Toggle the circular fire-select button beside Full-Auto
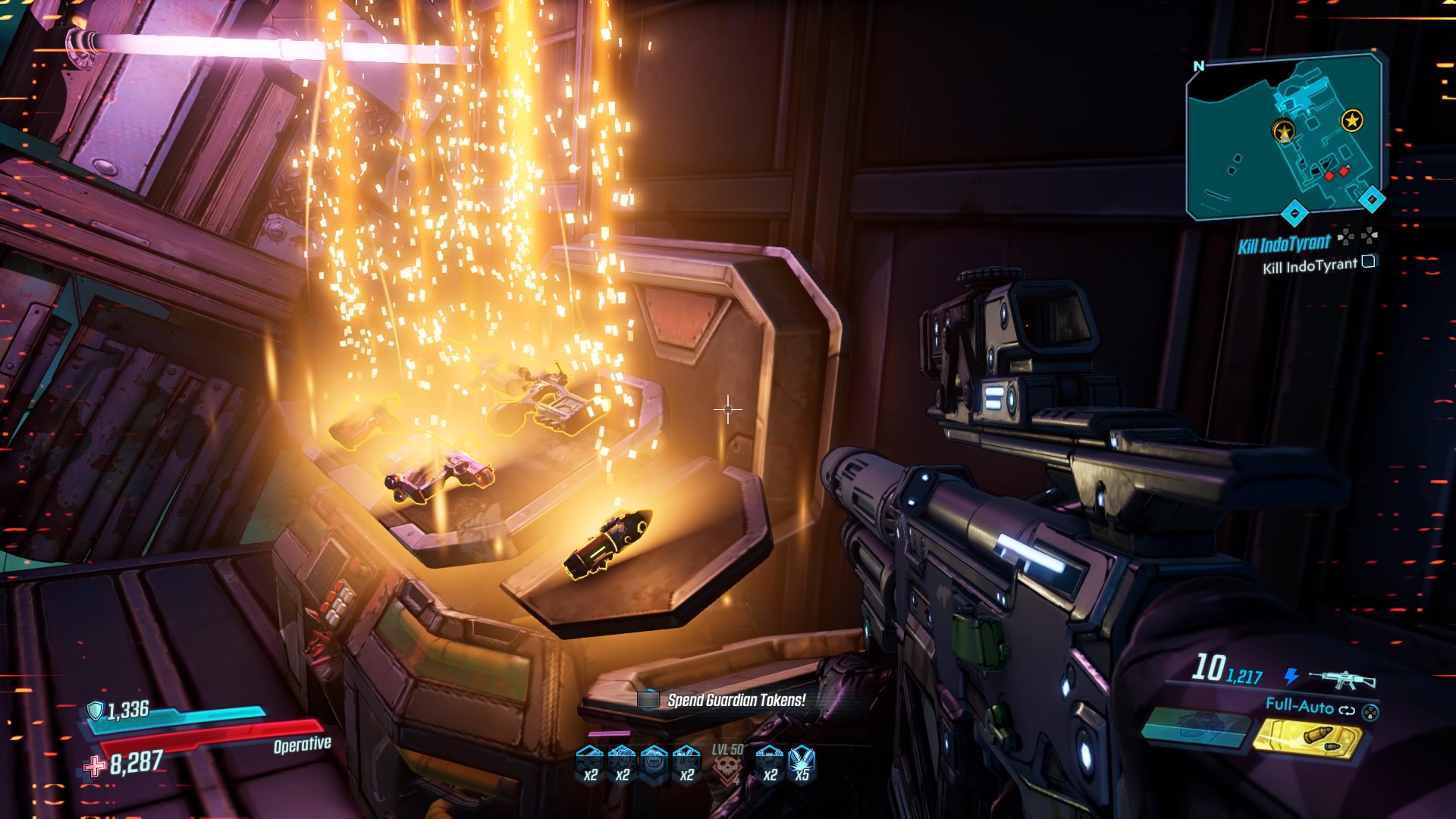This screenshot has width=1456, height=819. [1370, 714]
